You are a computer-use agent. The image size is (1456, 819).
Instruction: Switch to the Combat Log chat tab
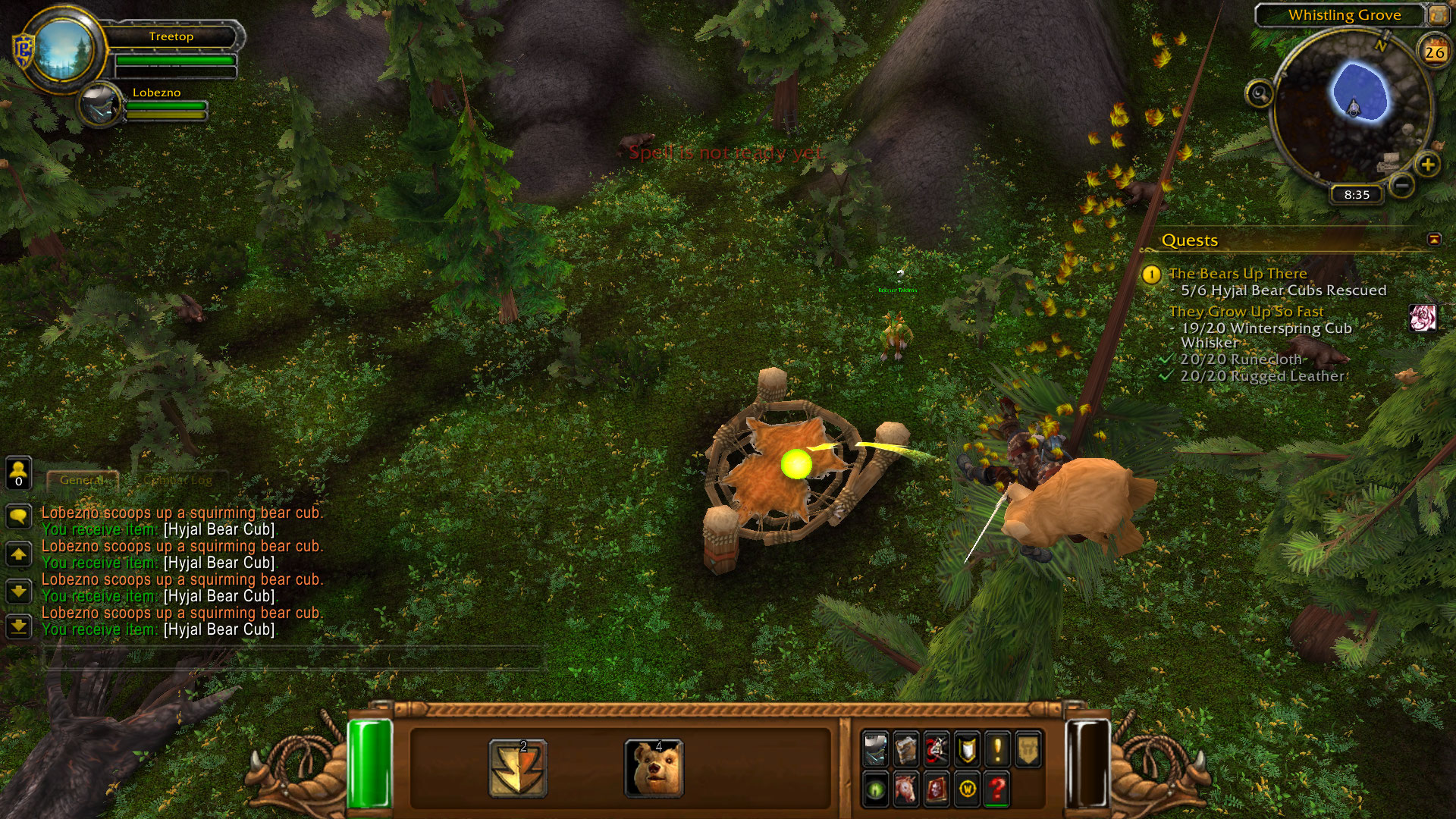click(x=177, y=480)
